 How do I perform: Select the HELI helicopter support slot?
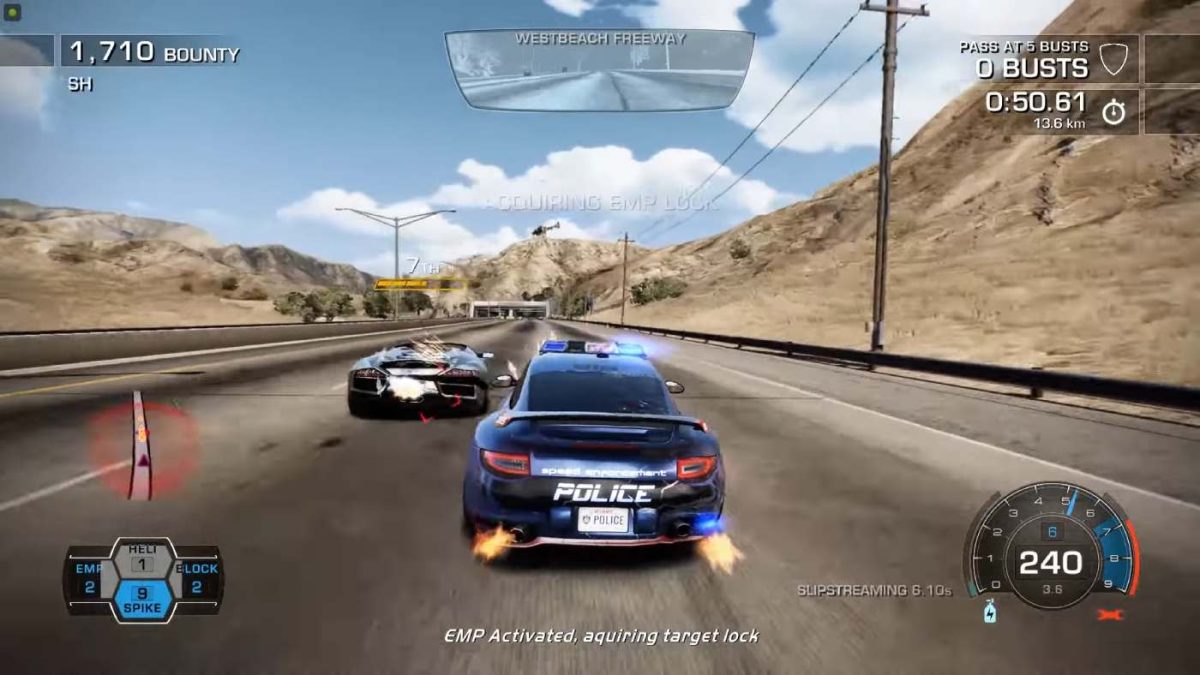142,558
